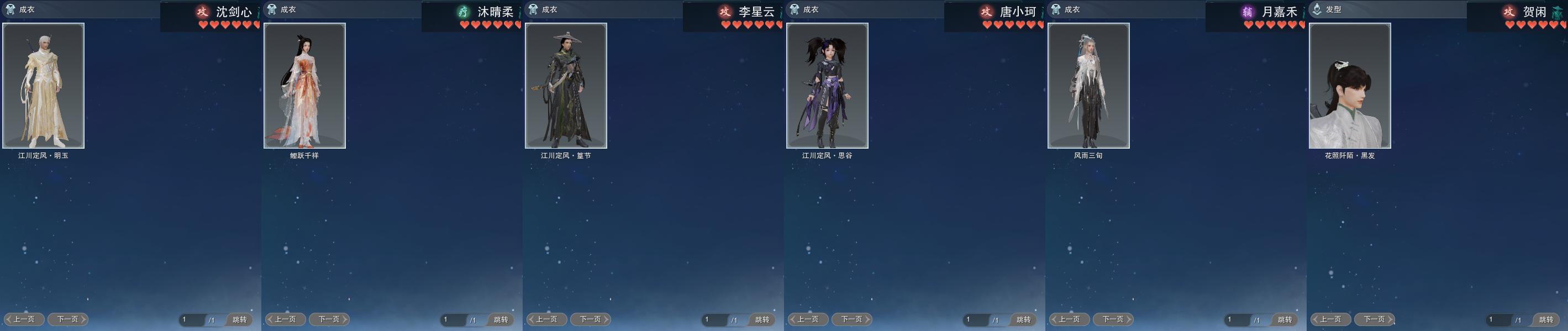Focus the page number field in 月嘉禾's panel
The width and height of the screenshot is (1568, 331).
[x=1235, y=319]
